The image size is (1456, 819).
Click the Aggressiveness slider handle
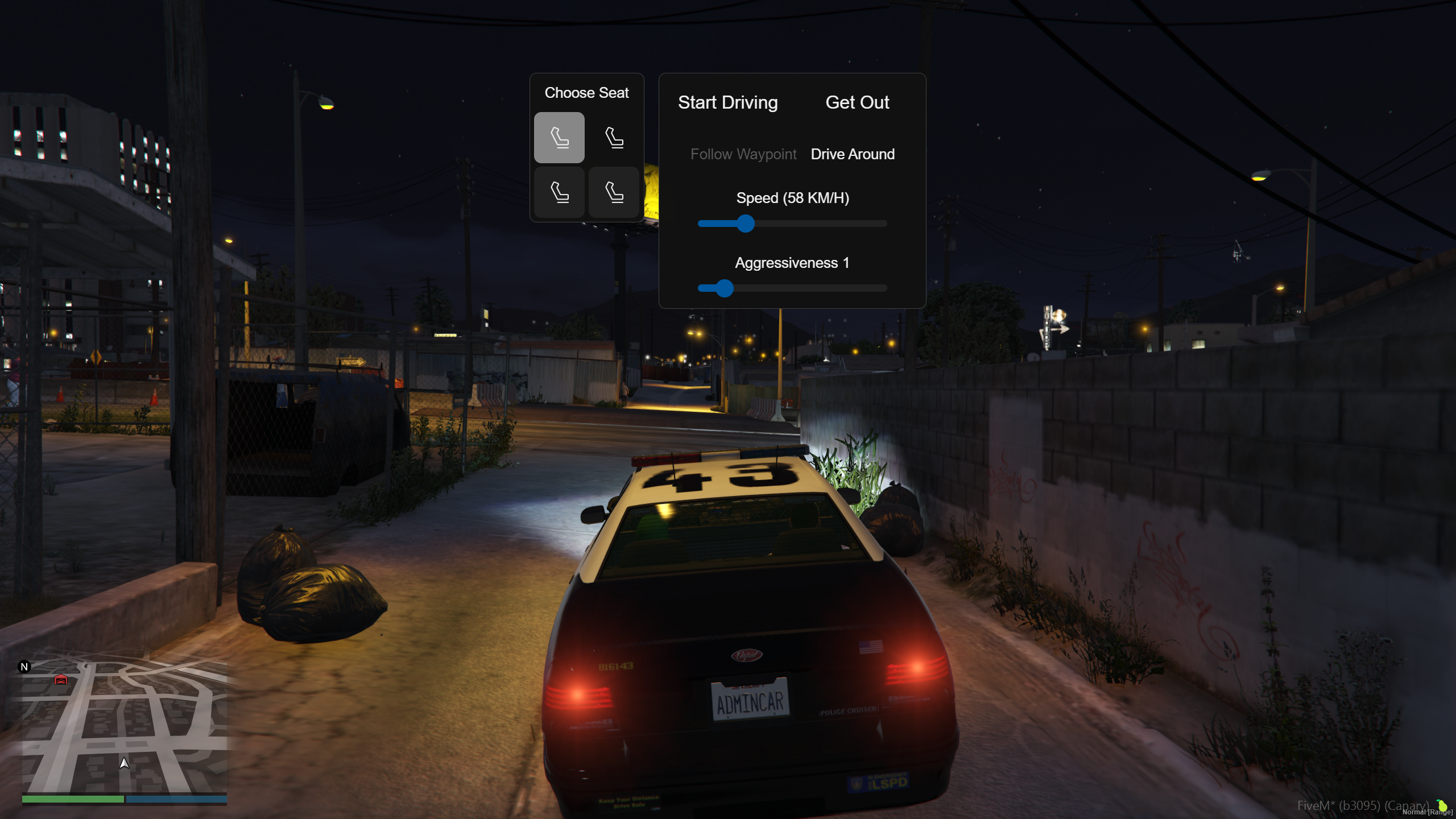click(x=724, y=288)
